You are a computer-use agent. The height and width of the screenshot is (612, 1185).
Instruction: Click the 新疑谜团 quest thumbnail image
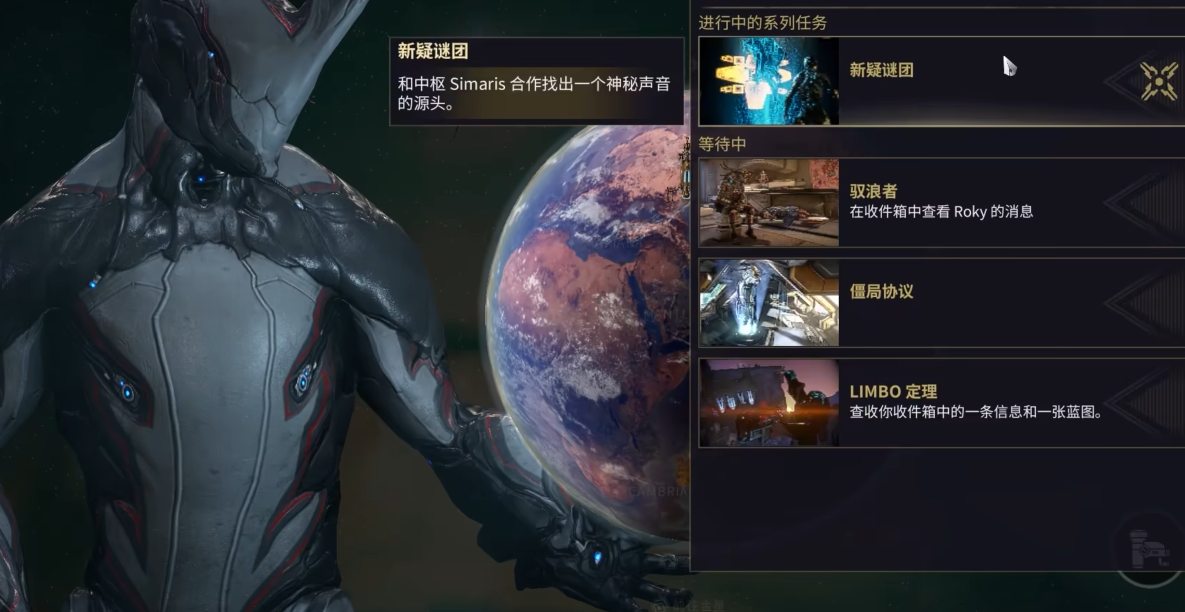click(x=769, y=81)
